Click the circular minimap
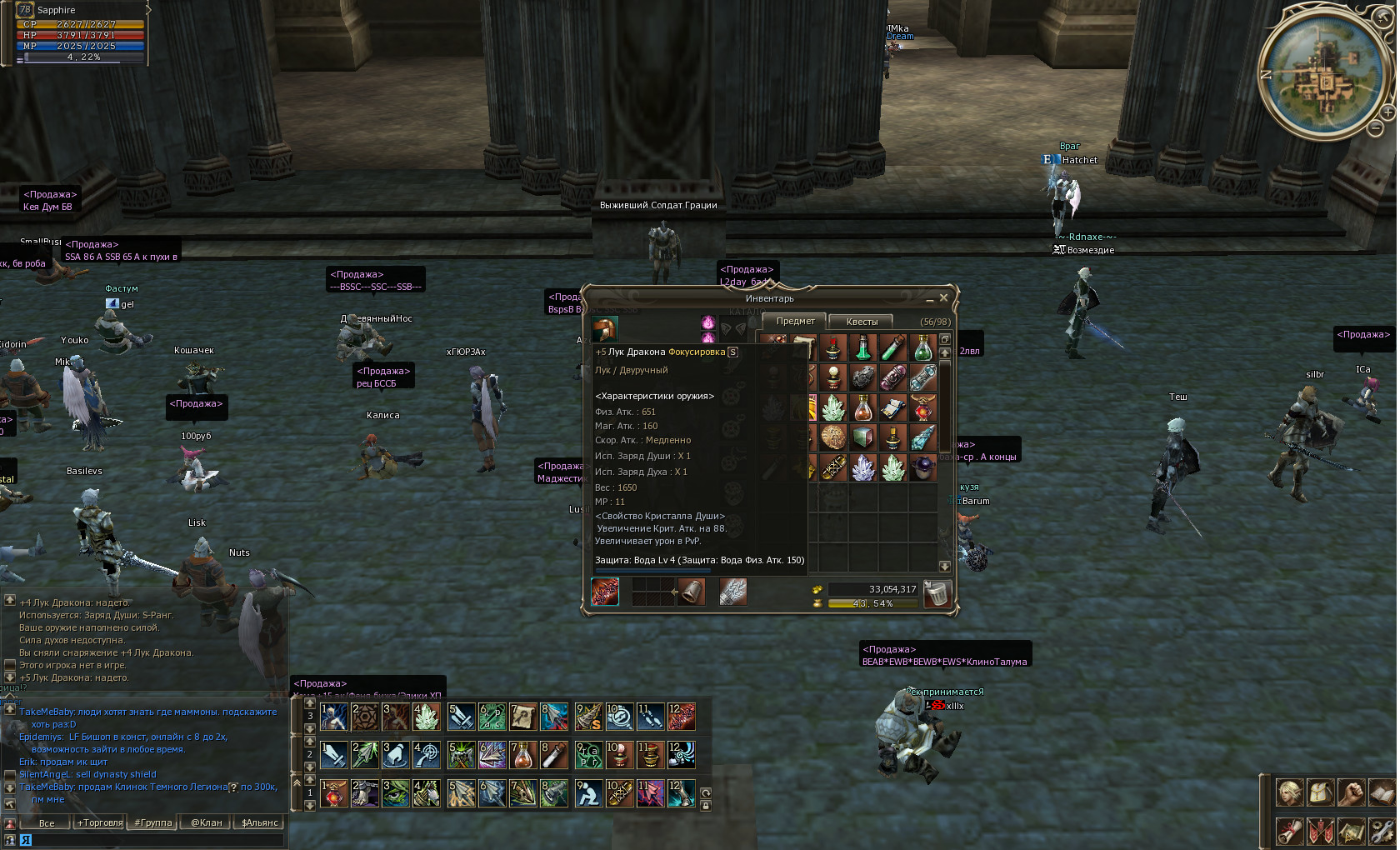The width and height of the screenshot is (1400, 850). point(1321,71)
